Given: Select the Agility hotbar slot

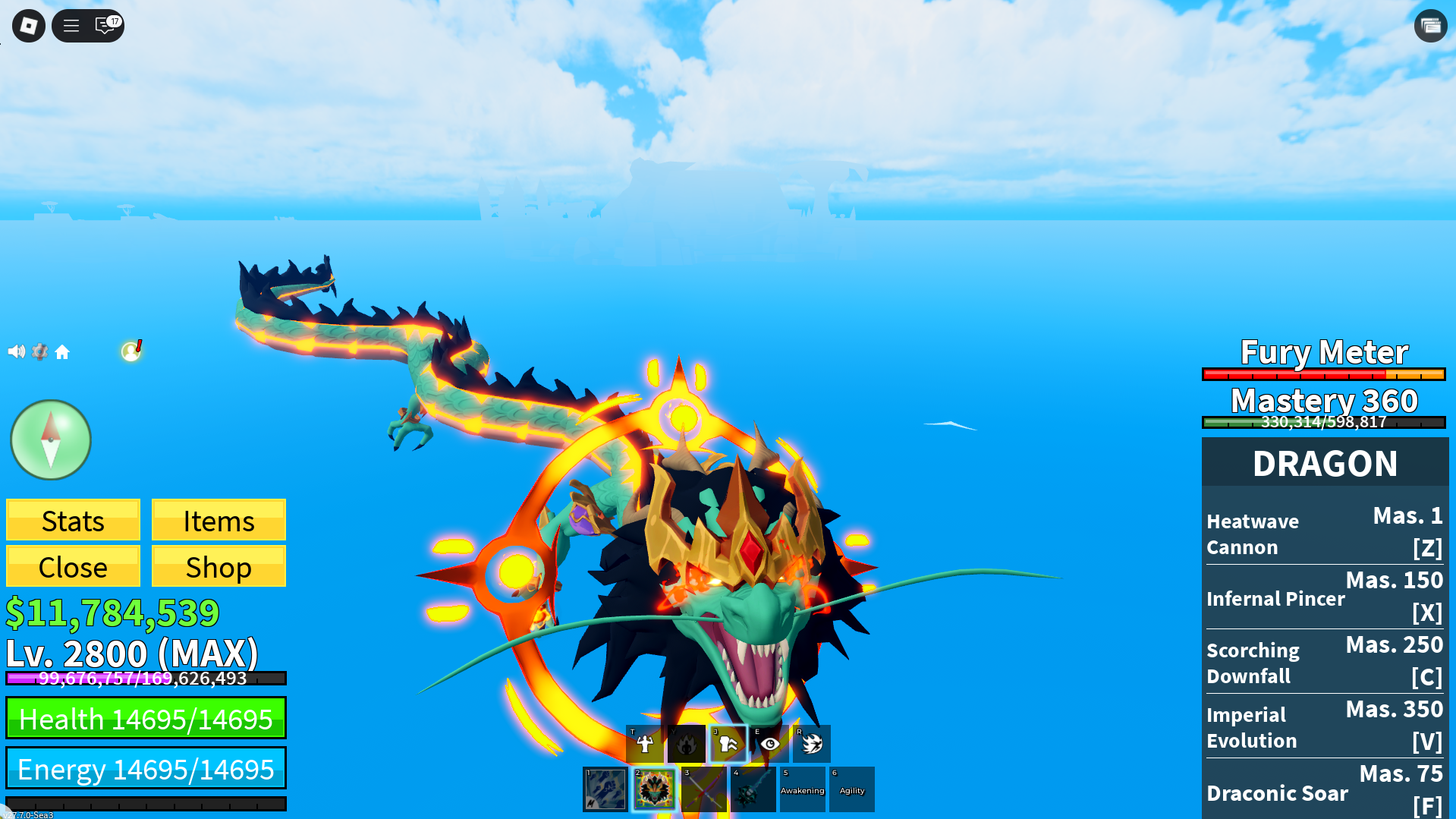Looking at the screenshot, I should pyautogui.click(x=851, y=789).
